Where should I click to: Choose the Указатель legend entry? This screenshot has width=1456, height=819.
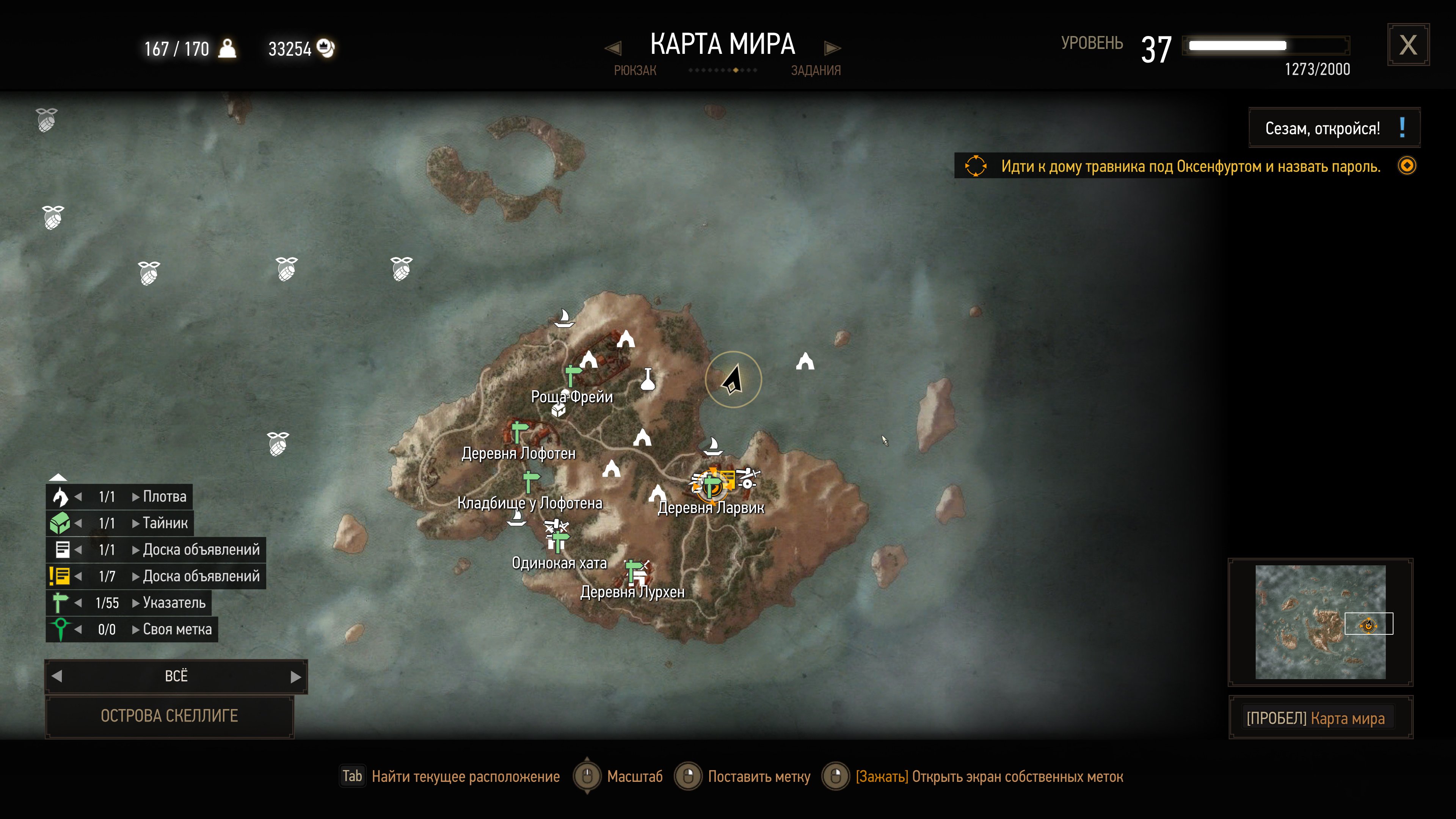point(174,602)
